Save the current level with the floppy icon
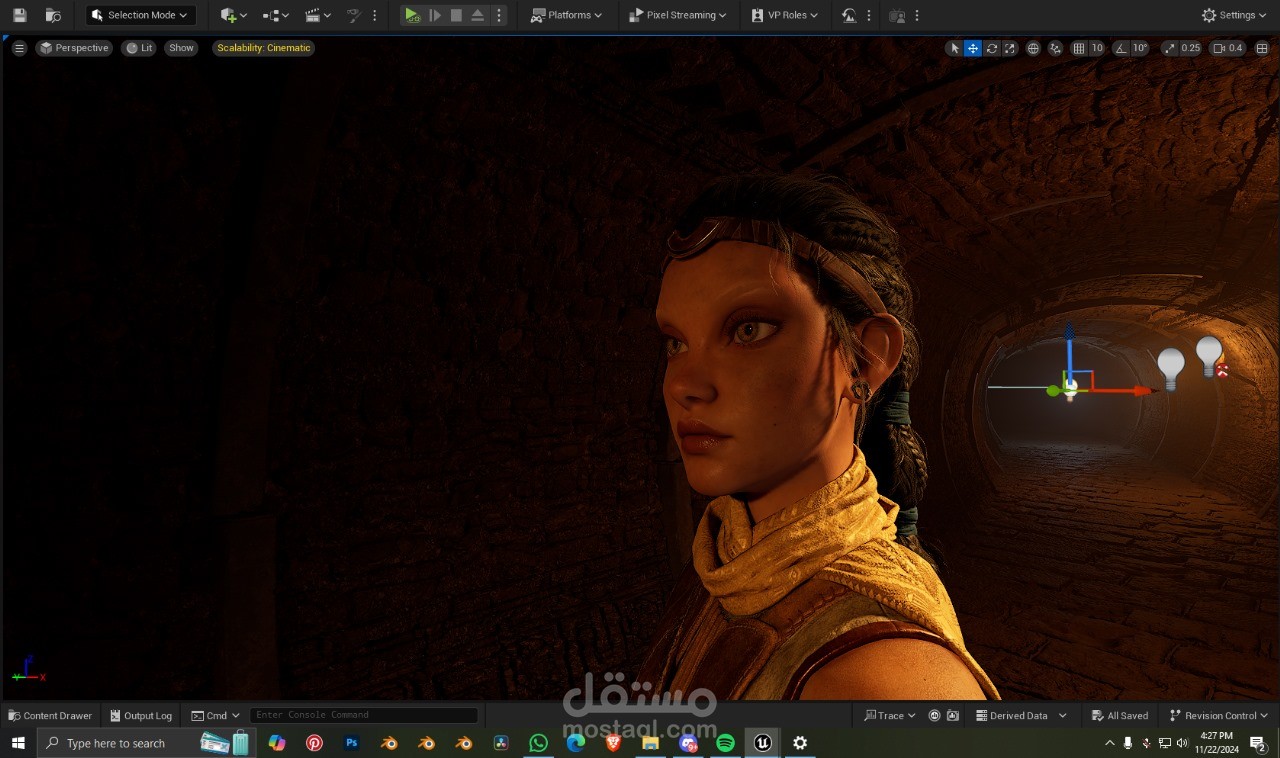The image size is (1280, 758). [x=20, y=15]
